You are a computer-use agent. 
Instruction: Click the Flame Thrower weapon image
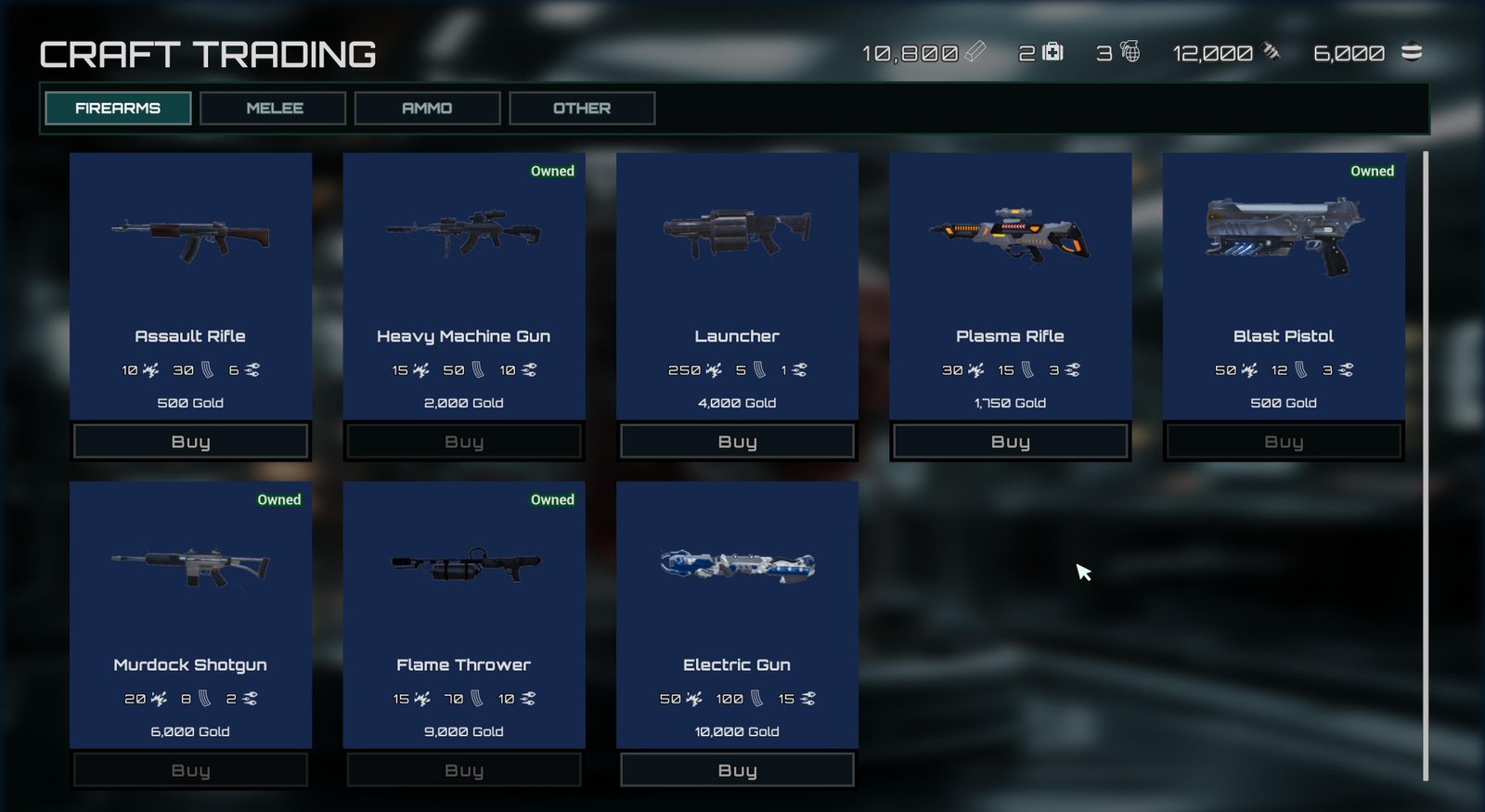click(464, 564)
